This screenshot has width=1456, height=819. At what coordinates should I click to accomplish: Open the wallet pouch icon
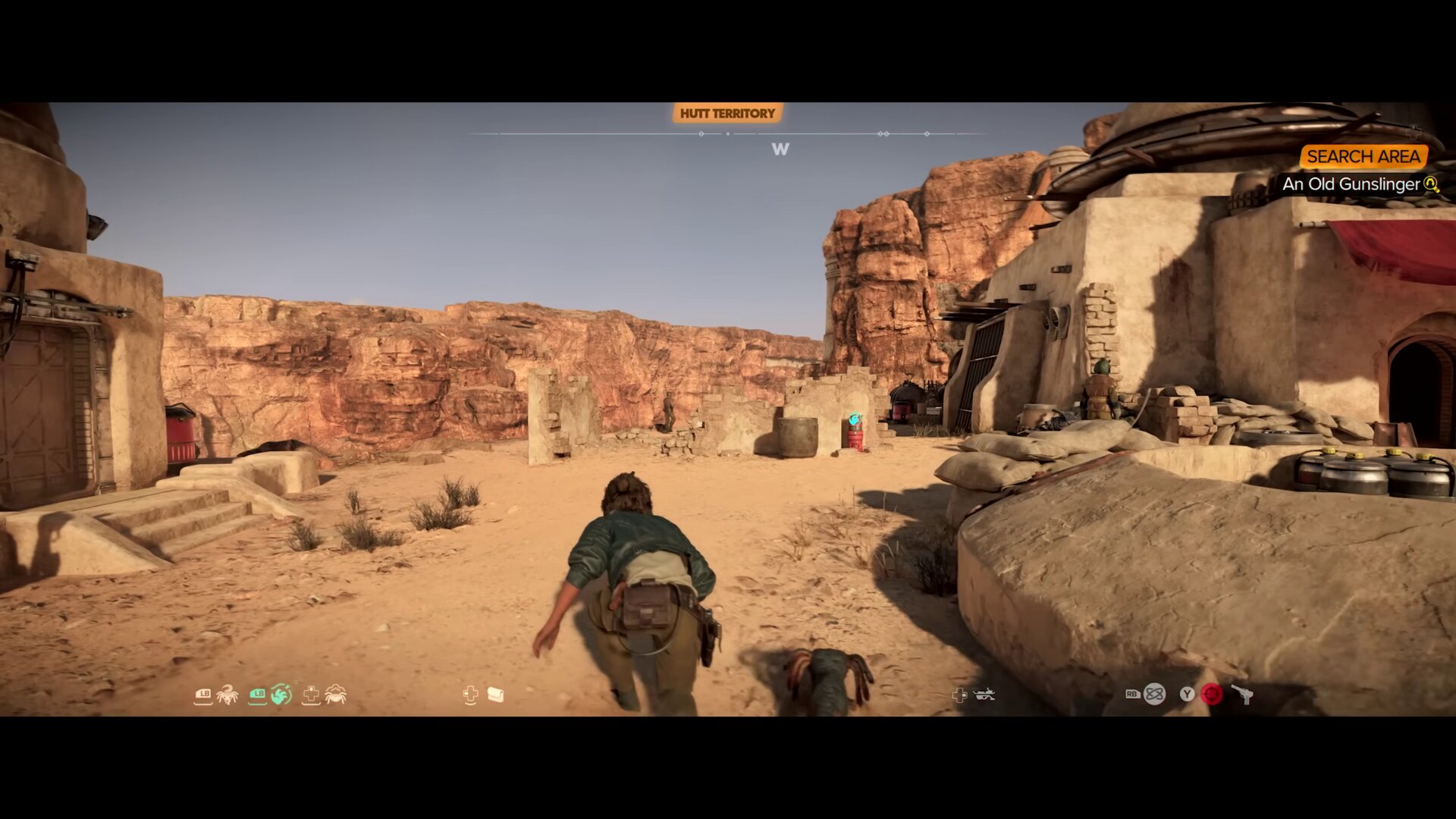coord(496,695)
